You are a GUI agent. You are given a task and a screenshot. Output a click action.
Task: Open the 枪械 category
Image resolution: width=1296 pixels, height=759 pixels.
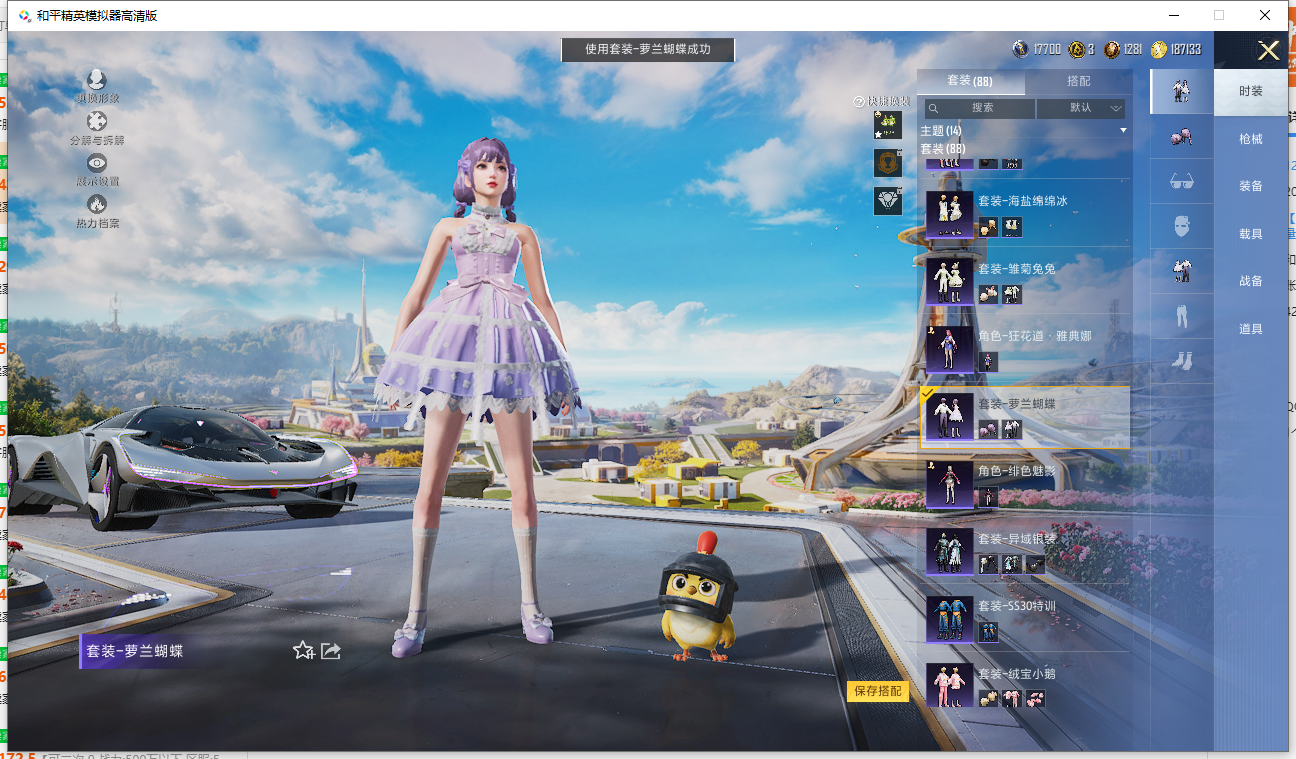pyautogui.click(x=1250, y=139)
